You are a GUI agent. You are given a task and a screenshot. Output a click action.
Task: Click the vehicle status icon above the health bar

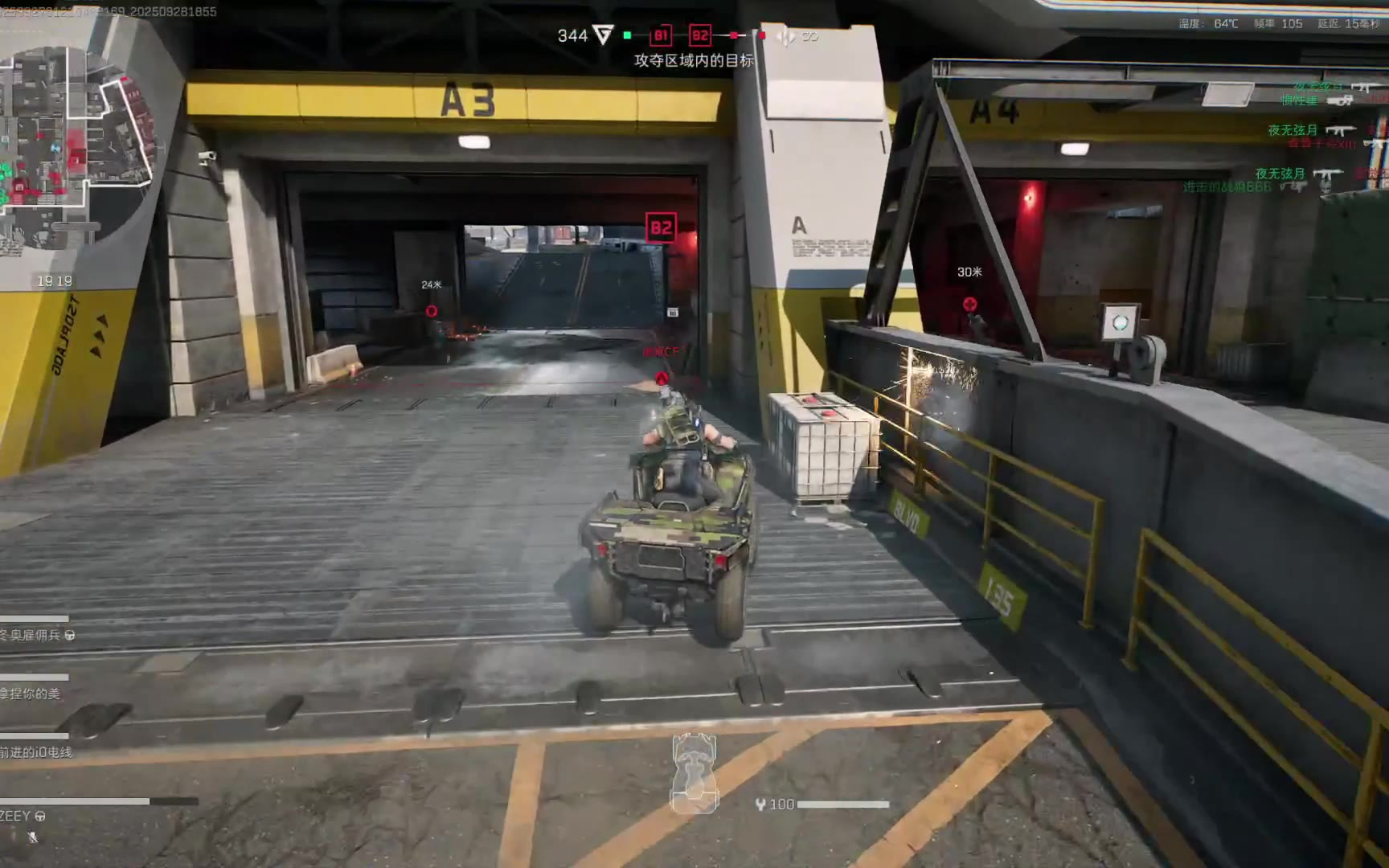[x=694, y=772]
